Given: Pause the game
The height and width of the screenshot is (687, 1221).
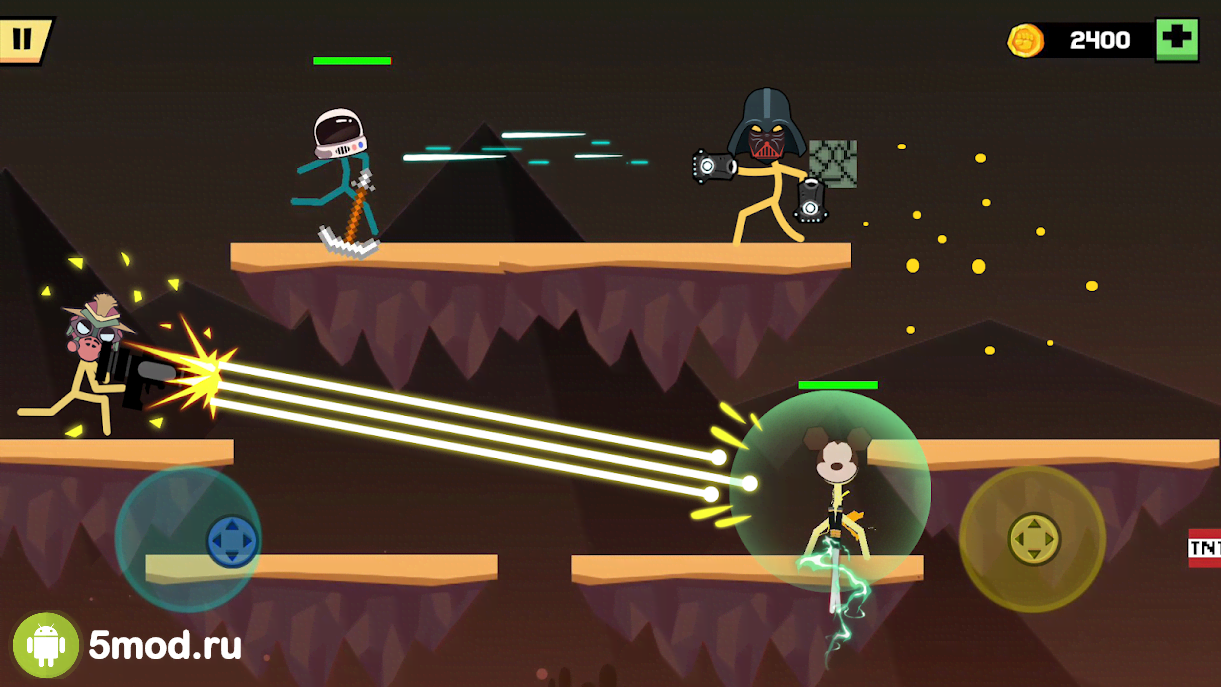Looking at the screenshot, I should [x=22, y=40].
